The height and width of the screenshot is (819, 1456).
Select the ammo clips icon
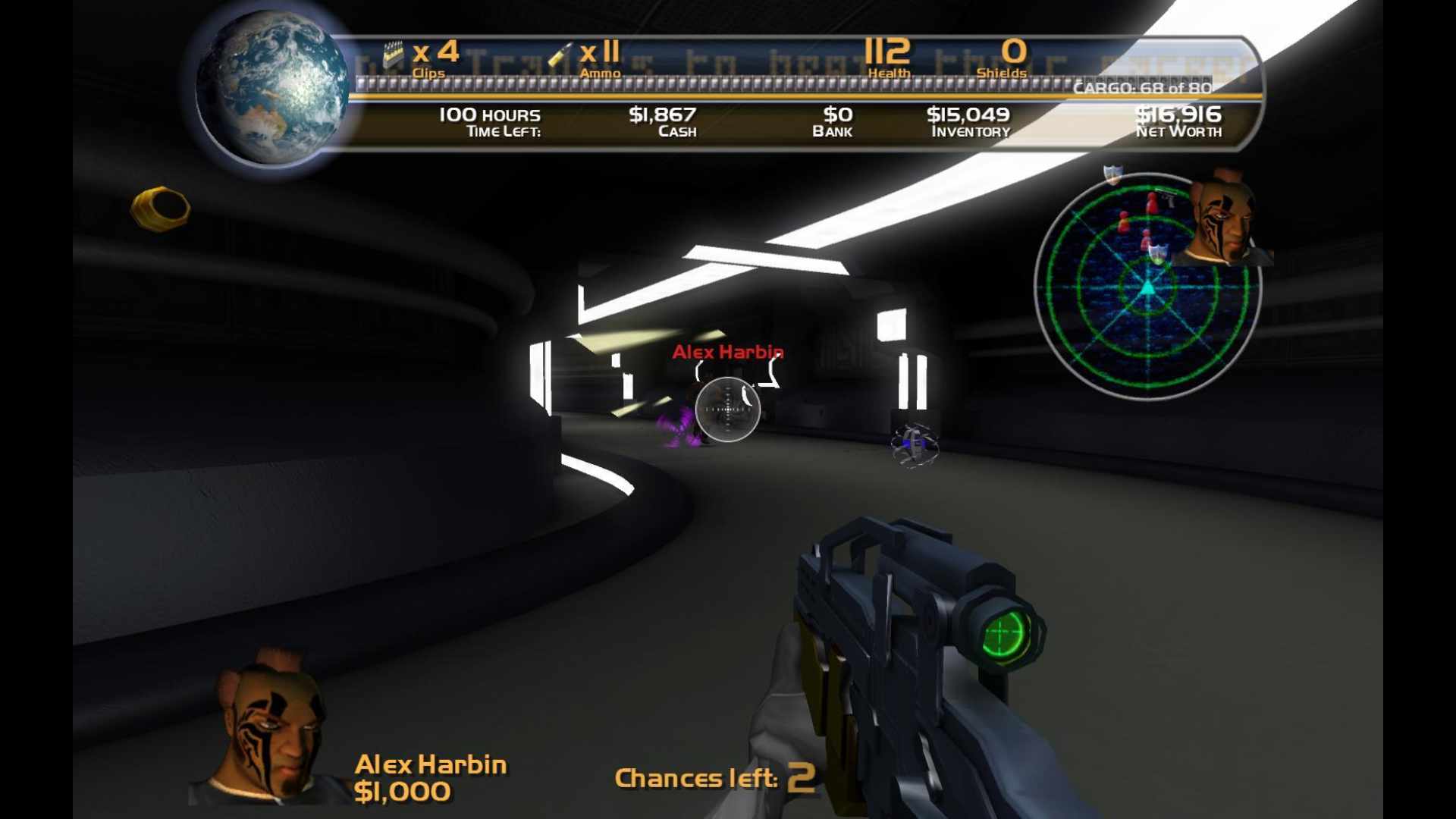coord(393,55)
